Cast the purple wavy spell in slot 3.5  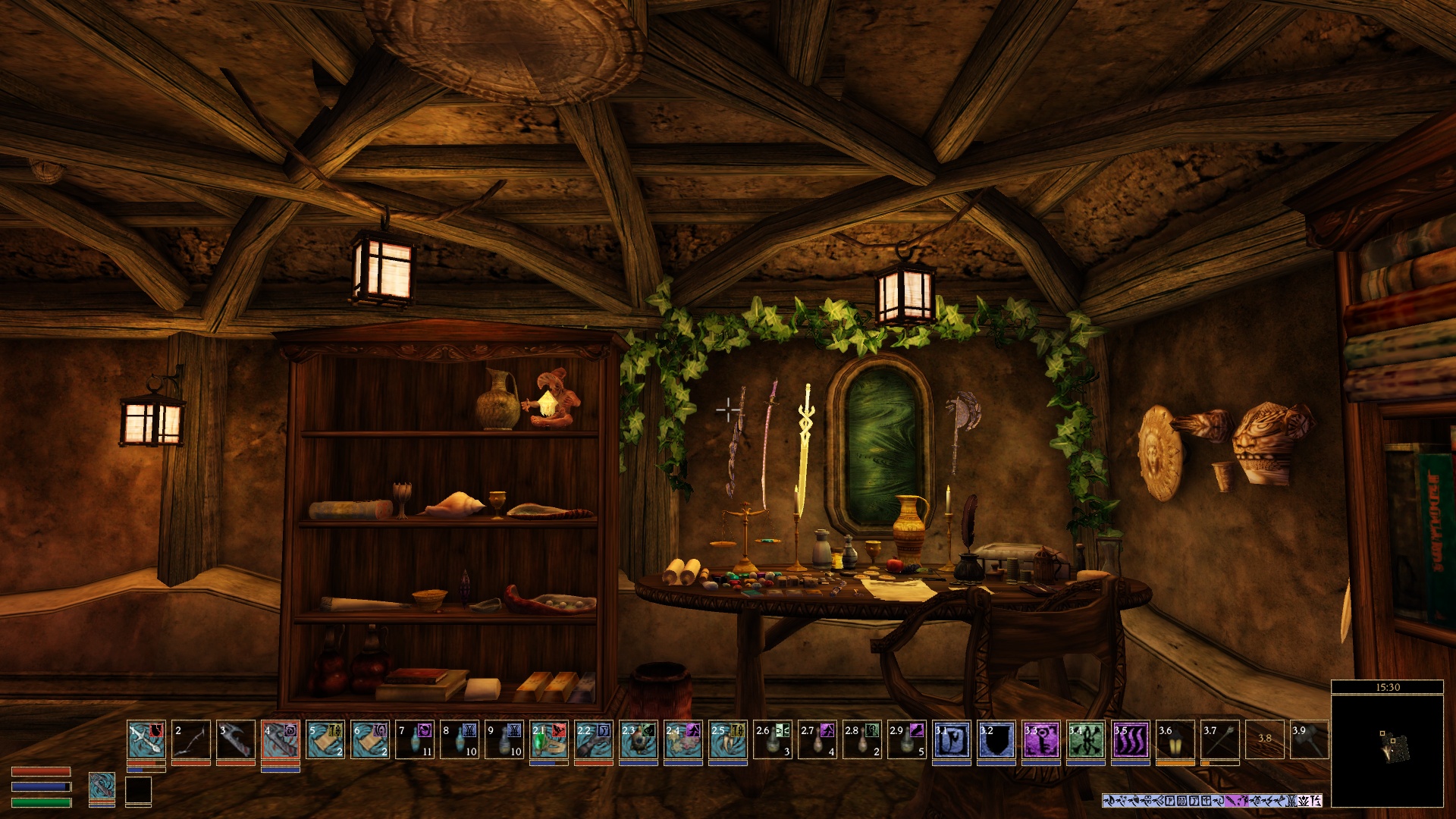(1130, 739)
